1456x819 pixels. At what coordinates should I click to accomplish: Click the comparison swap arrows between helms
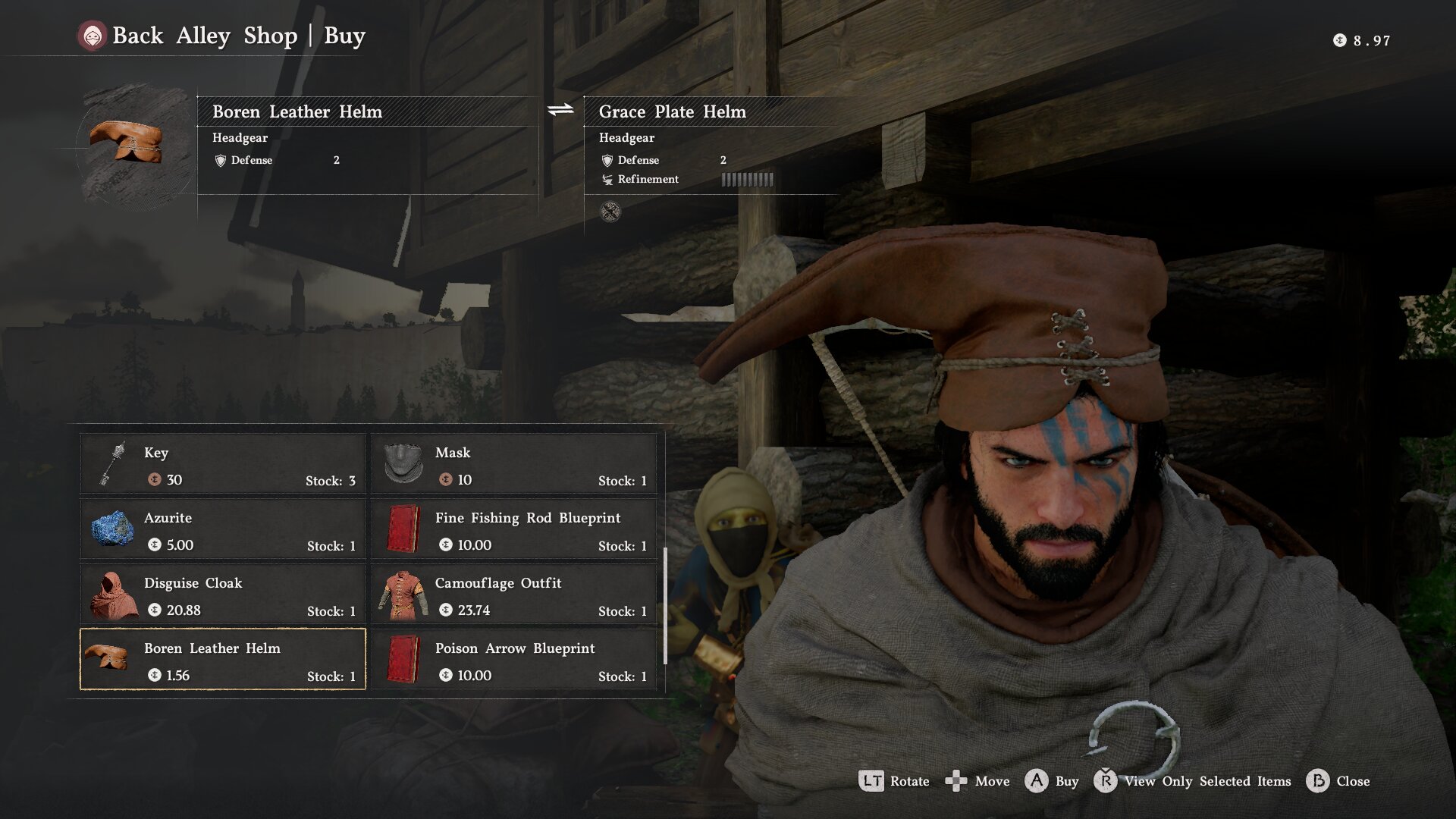click(559, 108)
